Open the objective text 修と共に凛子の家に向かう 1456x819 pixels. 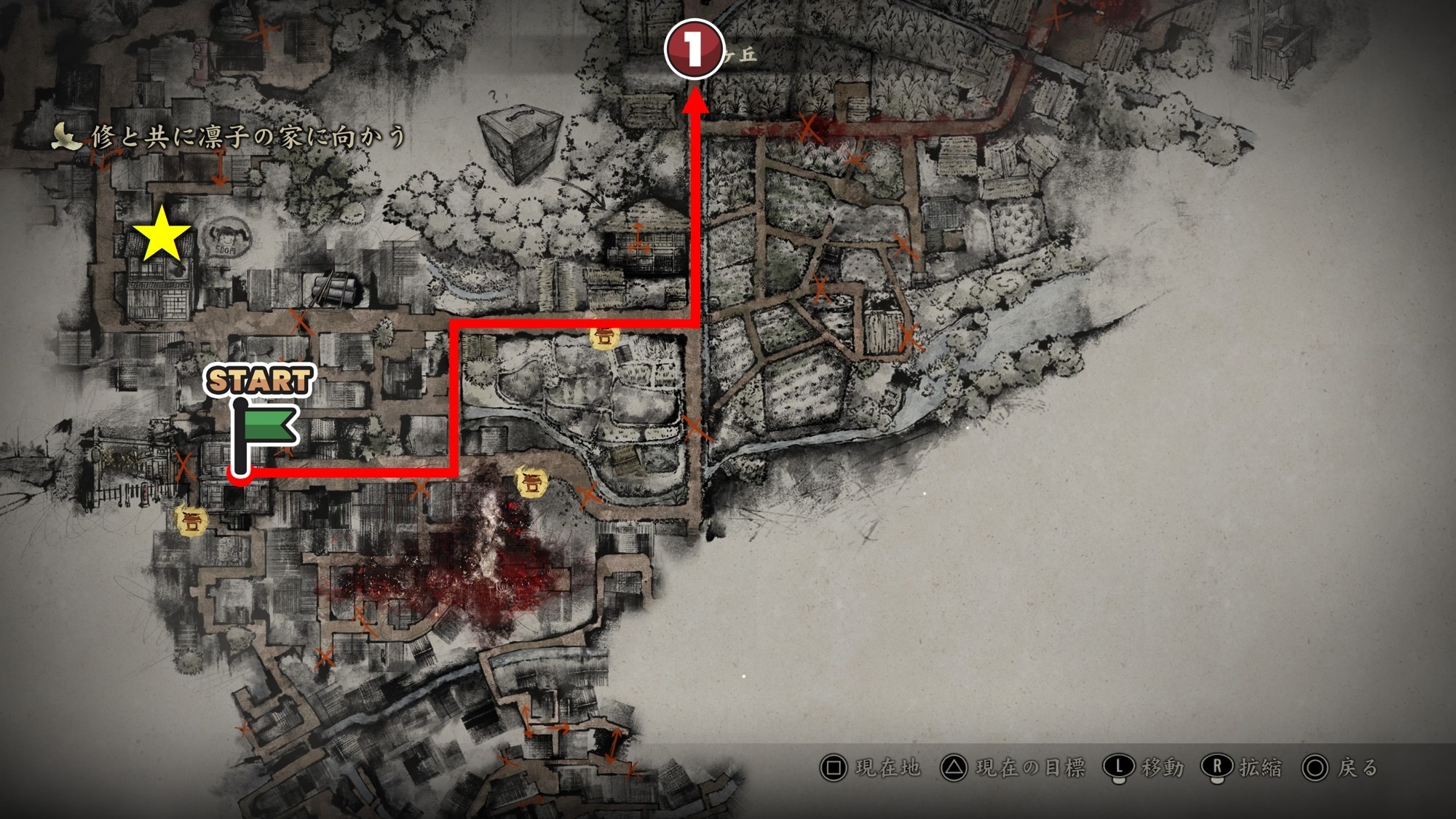pos(248,137)
